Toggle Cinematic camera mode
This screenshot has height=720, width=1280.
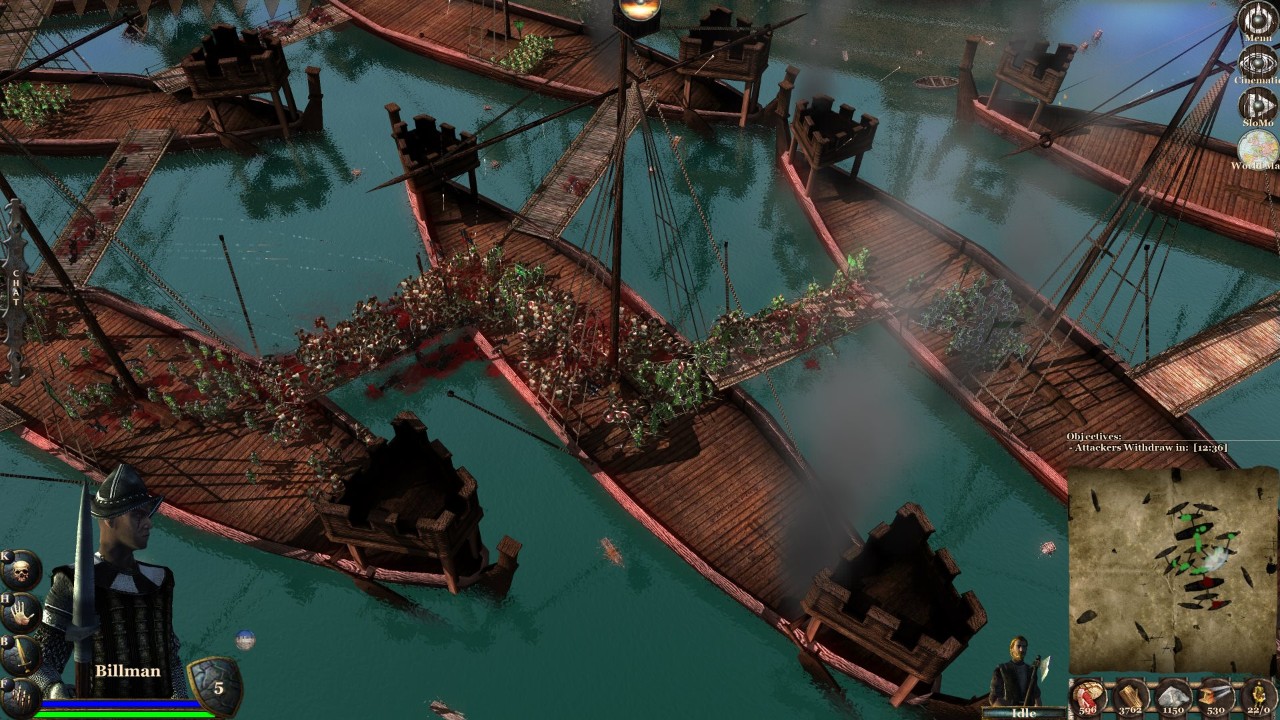1257,63
